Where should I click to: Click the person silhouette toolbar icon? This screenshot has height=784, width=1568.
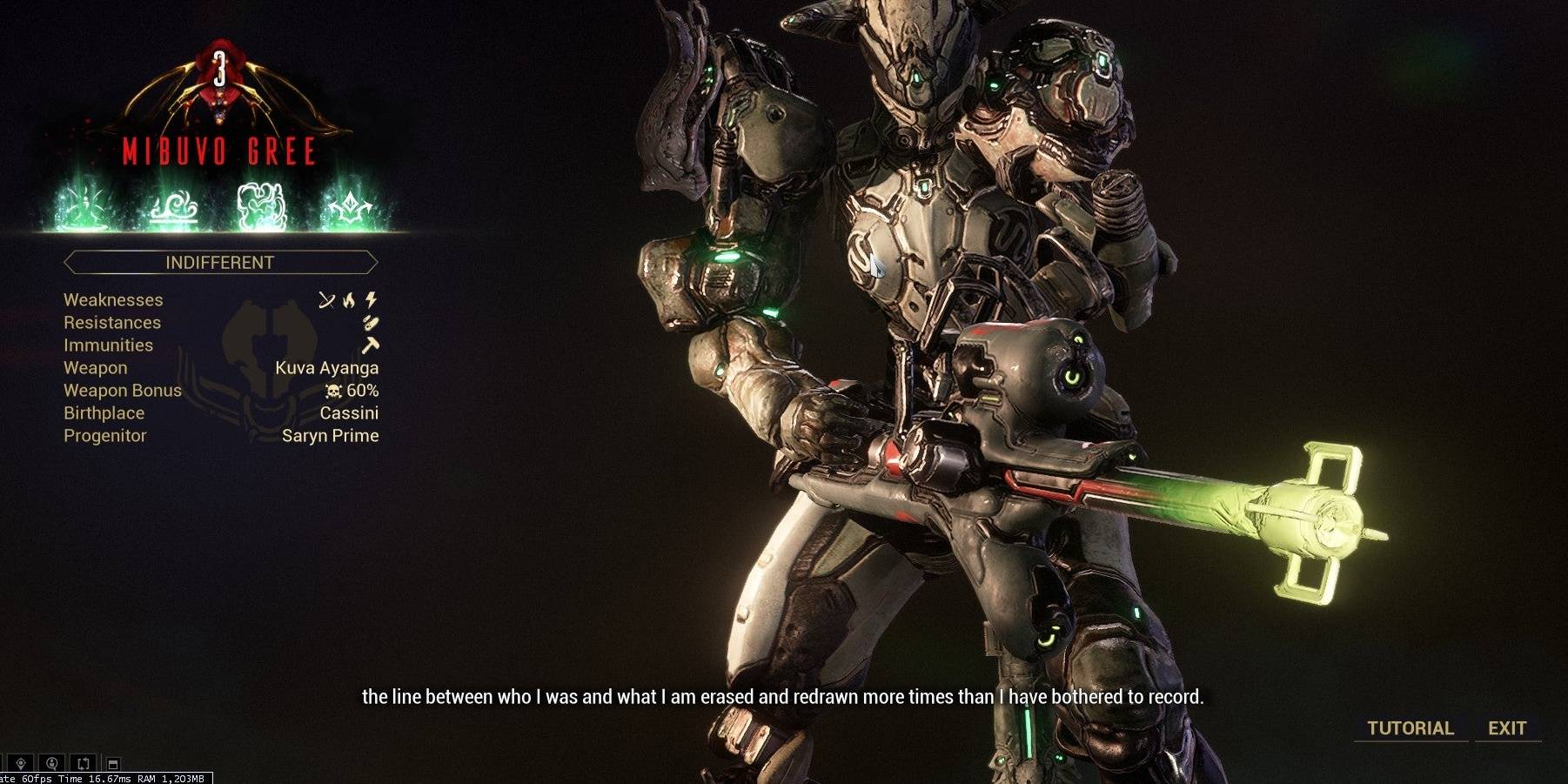point(52,763)
